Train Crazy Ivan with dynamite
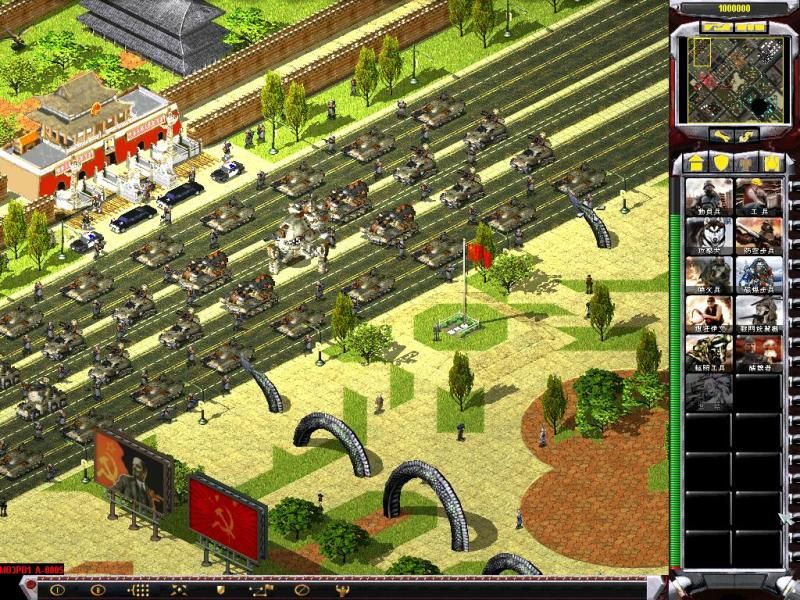Image resolution: width=800 pixels, height=600 pixels. point(708,314)
